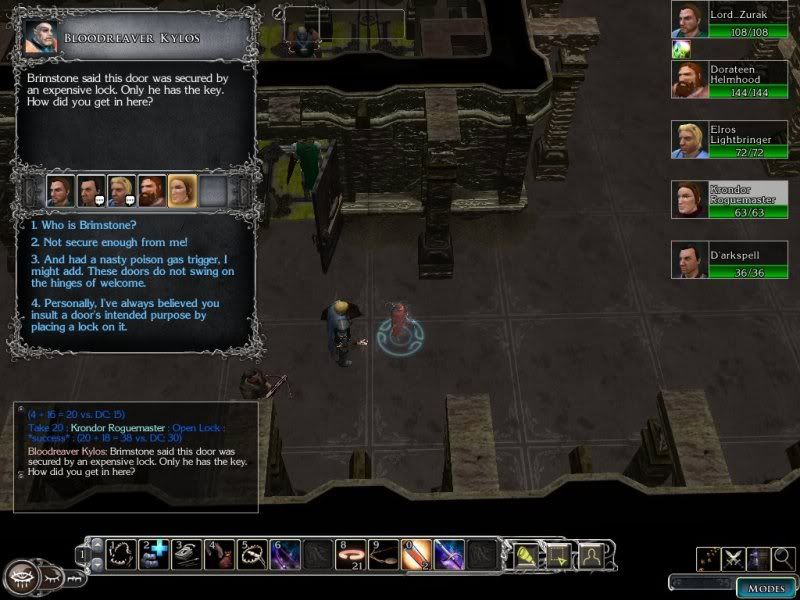
Task: Click the crossed swords icon
Action: click(x=734, y=557)
